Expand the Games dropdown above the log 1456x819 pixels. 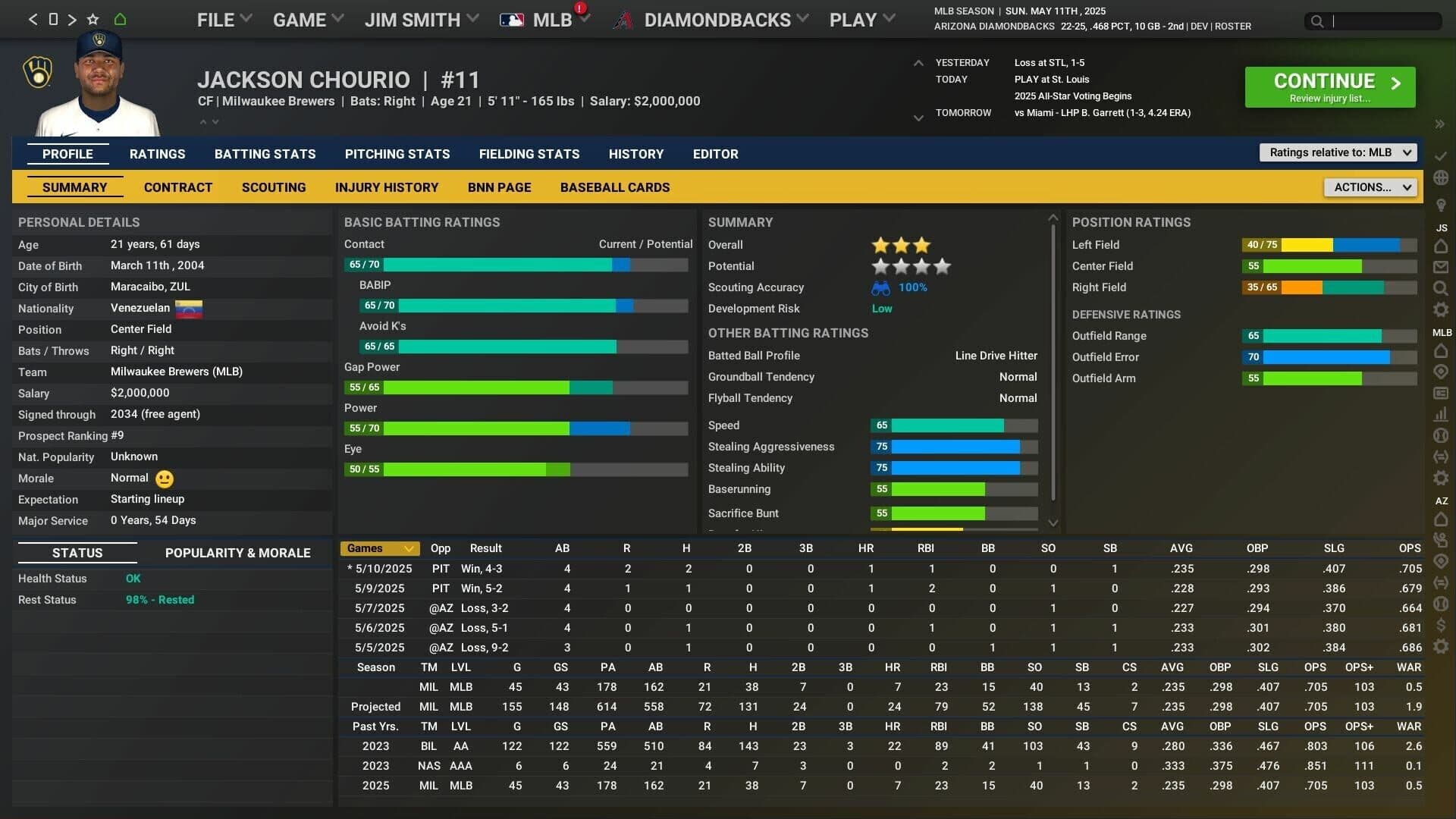tap(380, 548)
